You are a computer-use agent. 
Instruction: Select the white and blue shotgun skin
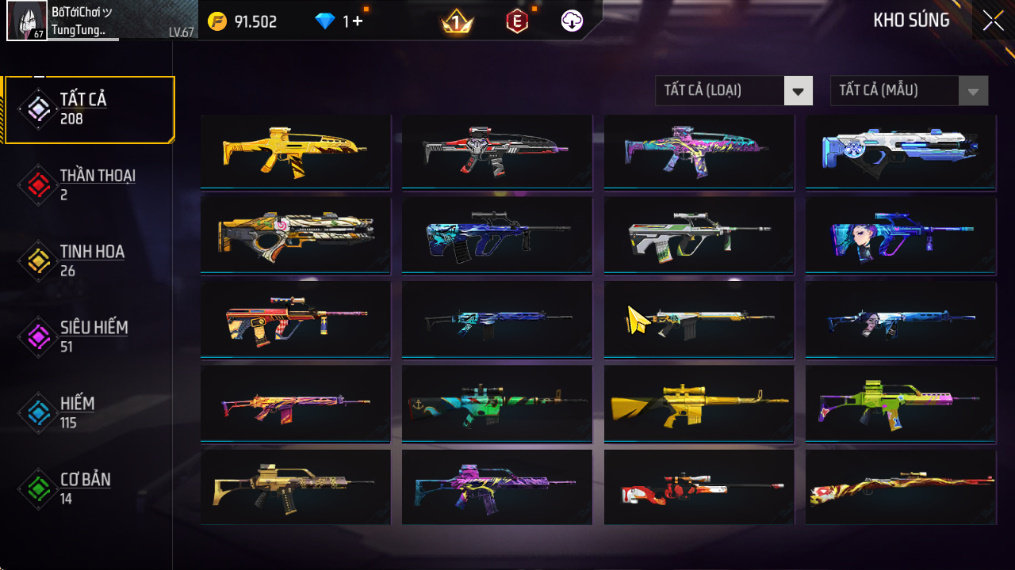pos(900,151)
